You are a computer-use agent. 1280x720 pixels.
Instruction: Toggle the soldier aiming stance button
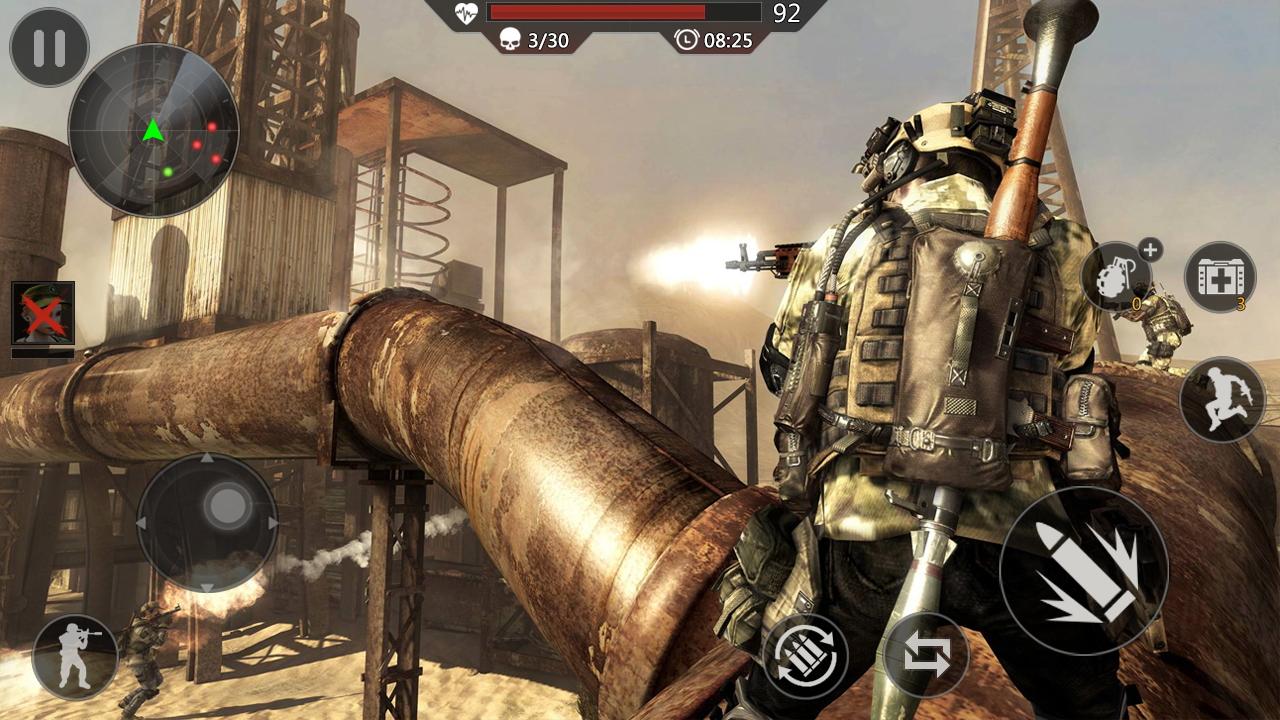[75, 656]
